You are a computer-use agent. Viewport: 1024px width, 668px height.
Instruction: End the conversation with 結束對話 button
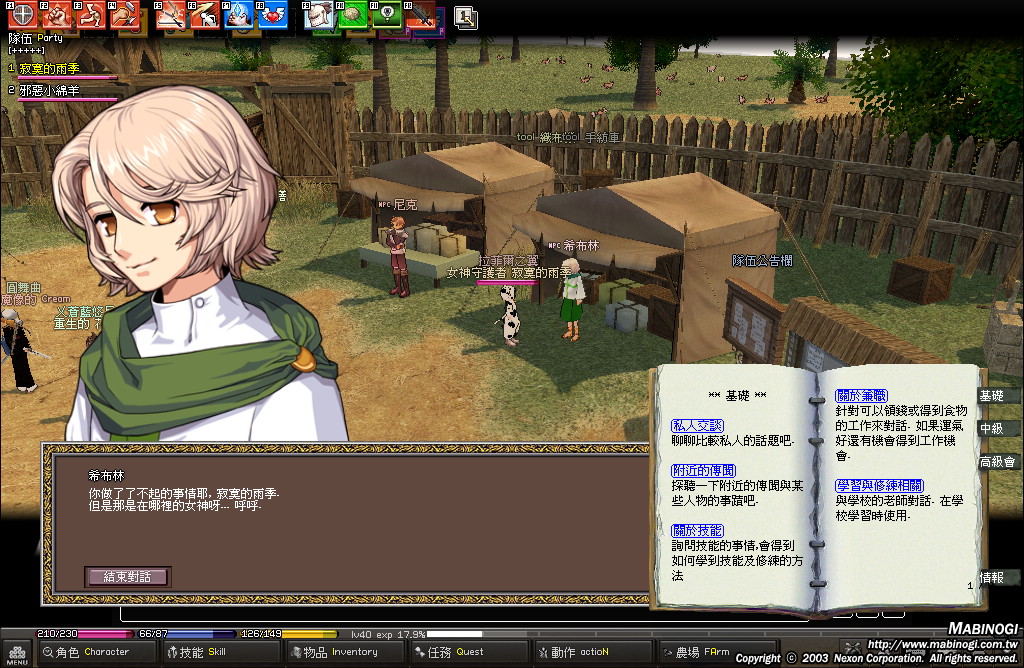click(x=127, y=577)
